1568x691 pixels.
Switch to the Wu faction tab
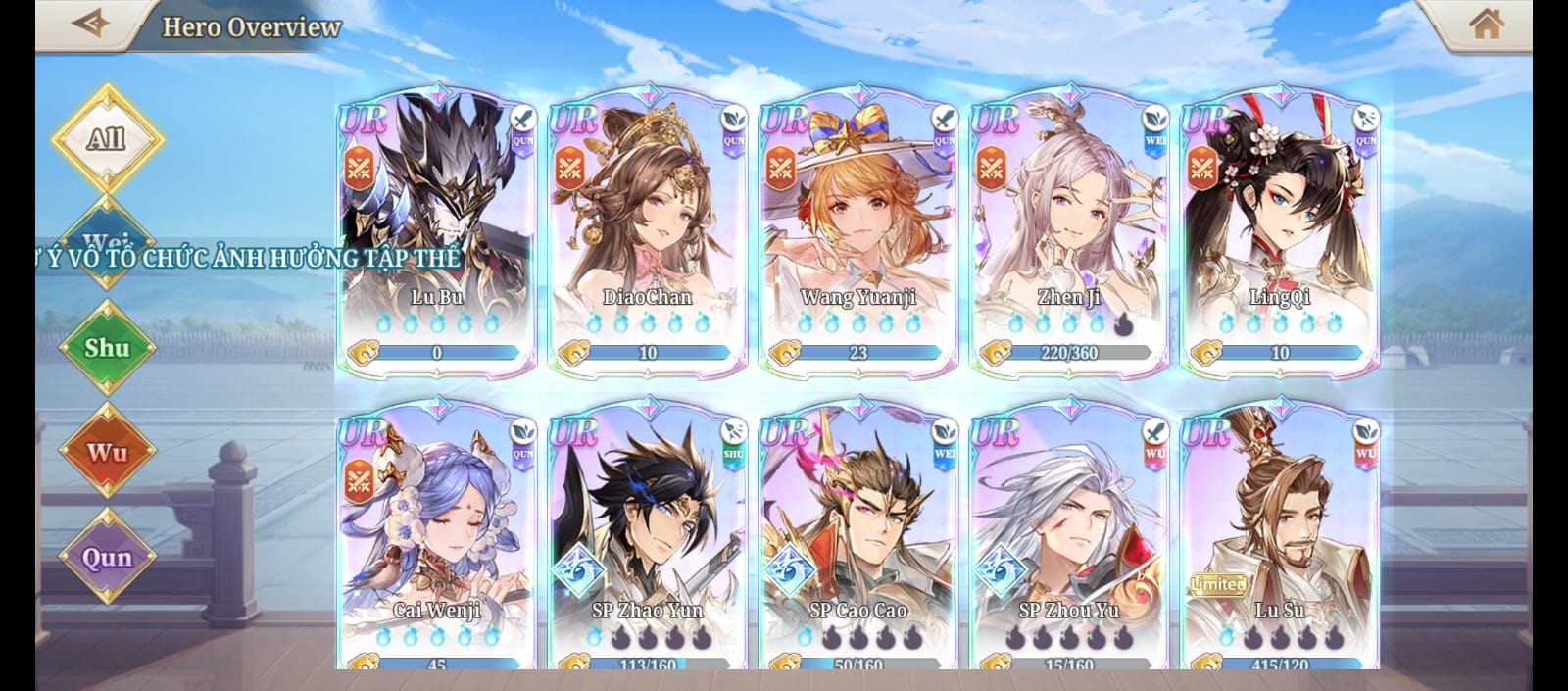(107, 452)
